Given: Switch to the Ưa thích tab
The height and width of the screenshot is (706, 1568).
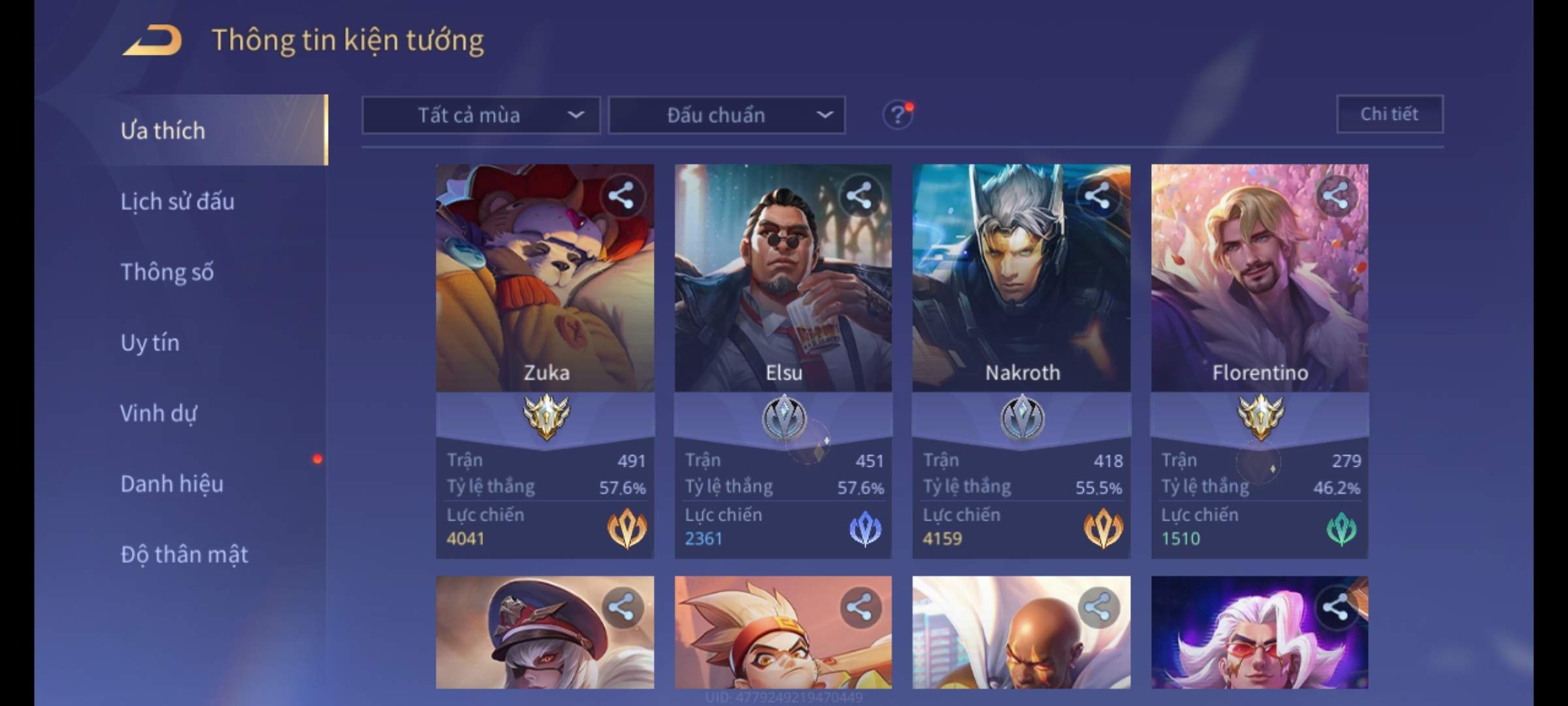Looking at the screenshot, I should point(163,131).
